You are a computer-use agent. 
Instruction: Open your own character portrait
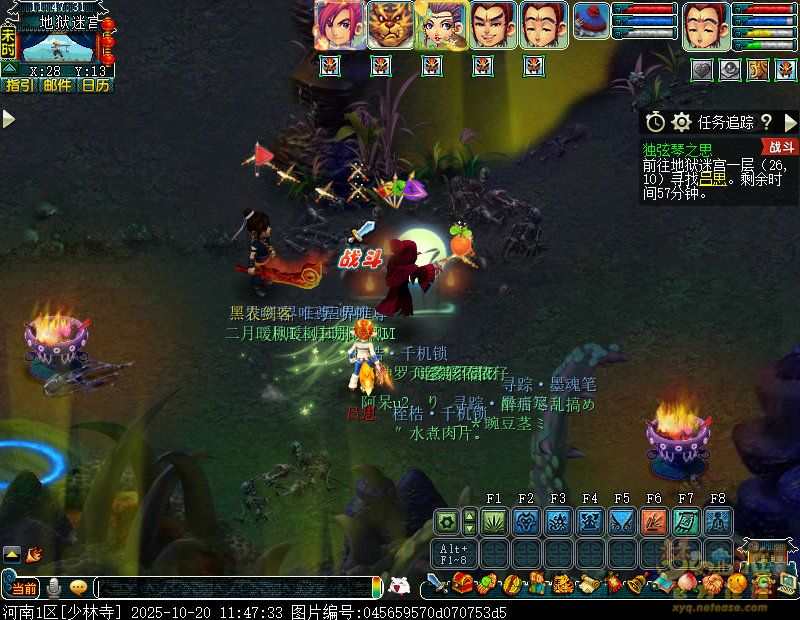[706, 25]
